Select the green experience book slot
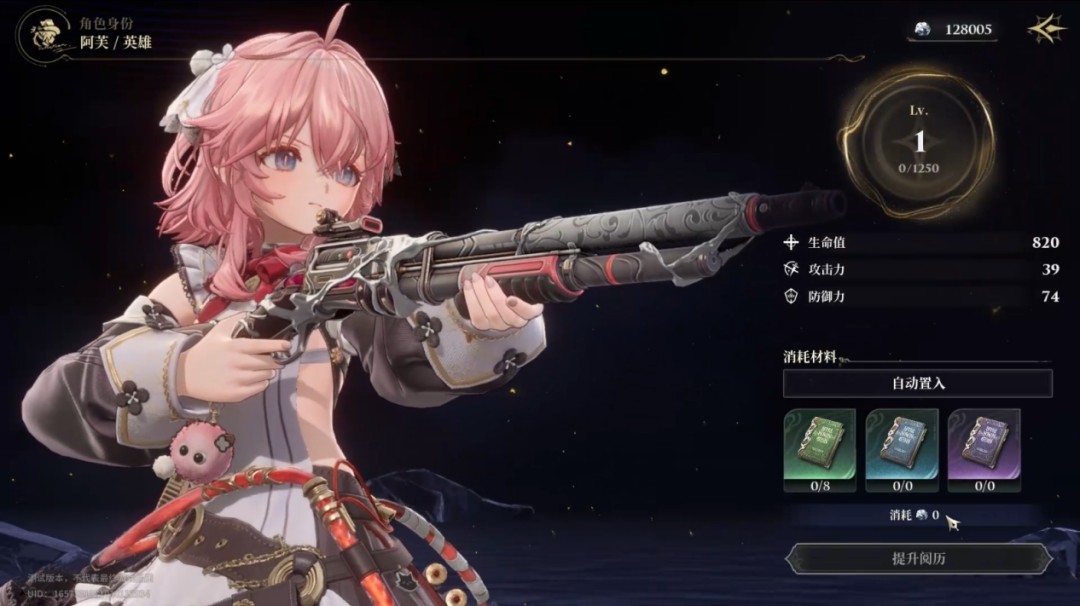 [819, 444]
